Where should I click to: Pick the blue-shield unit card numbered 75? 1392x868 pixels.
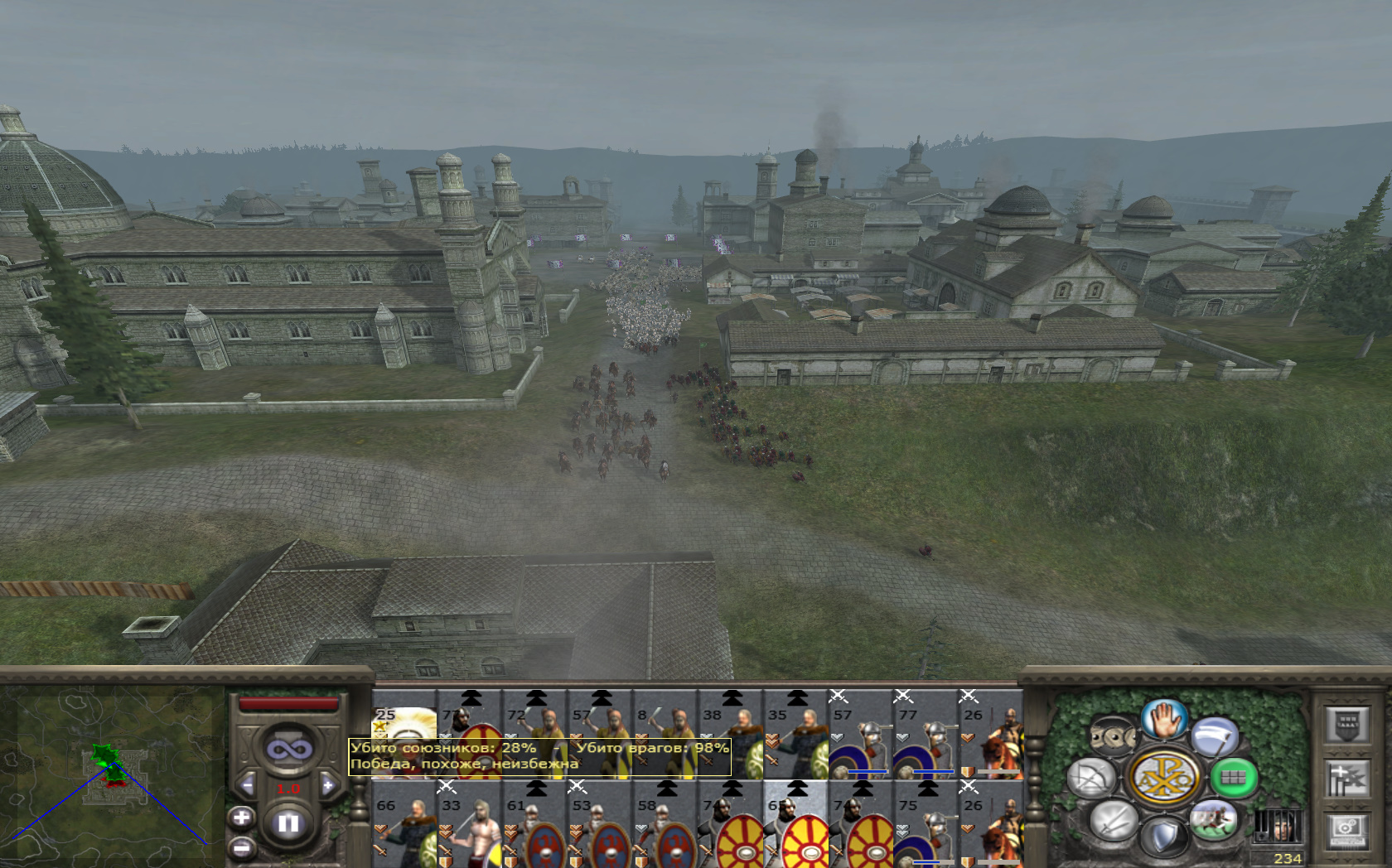pyautogui.click(x=924, y=828)
